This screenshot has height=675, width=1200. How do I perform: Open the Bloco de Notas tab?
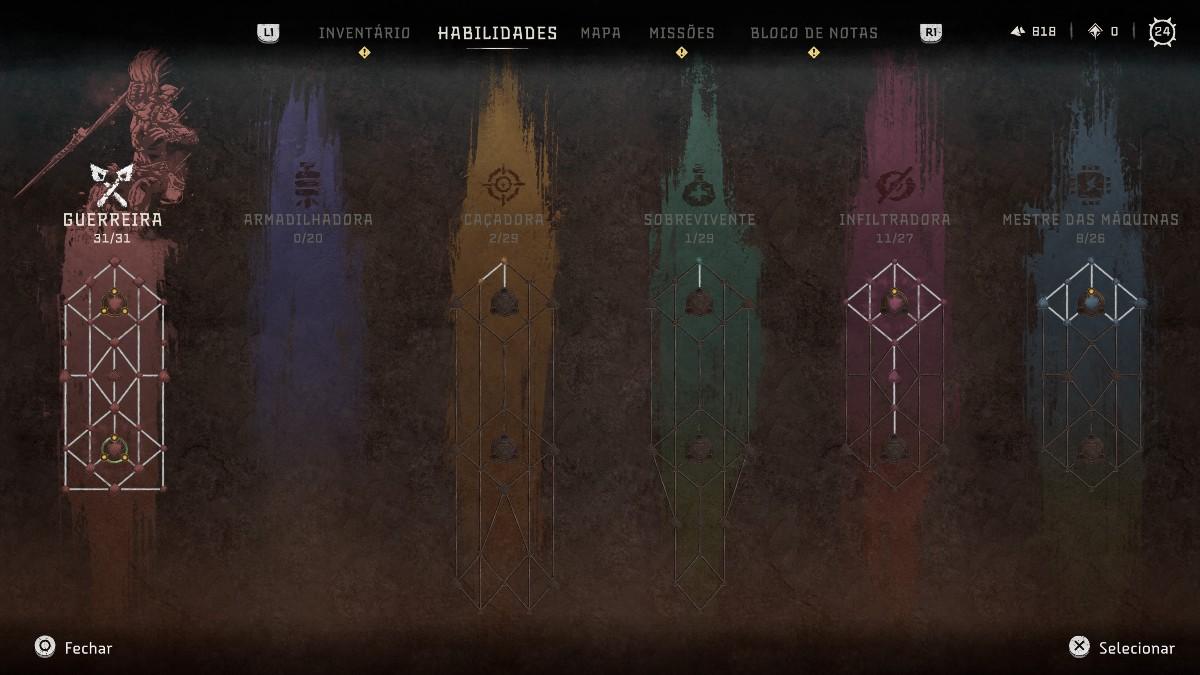(x=814, y=33)
